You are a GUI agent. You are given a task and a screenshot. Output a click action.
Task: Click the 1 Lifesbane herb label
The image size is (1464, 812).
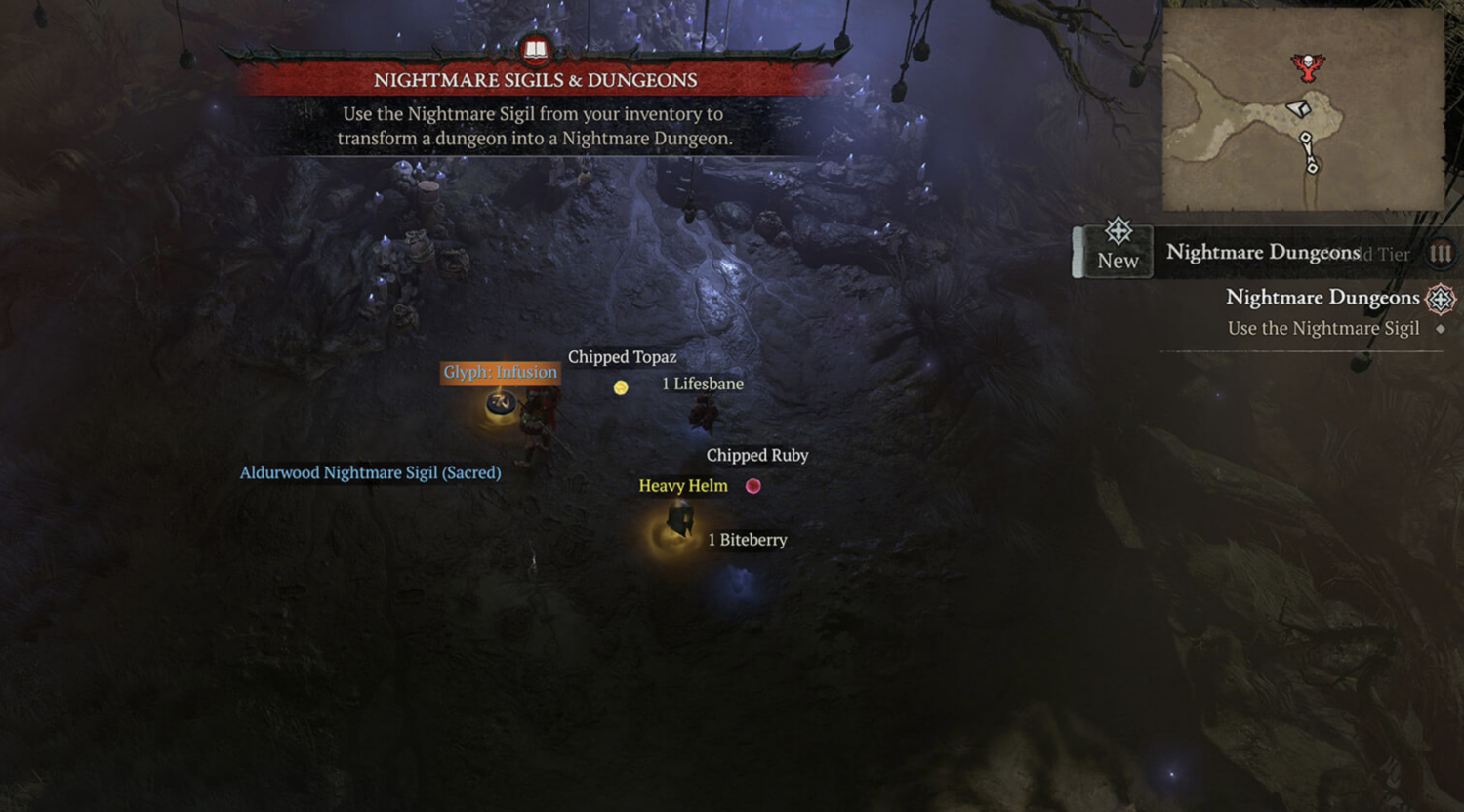tap(703, 384)
